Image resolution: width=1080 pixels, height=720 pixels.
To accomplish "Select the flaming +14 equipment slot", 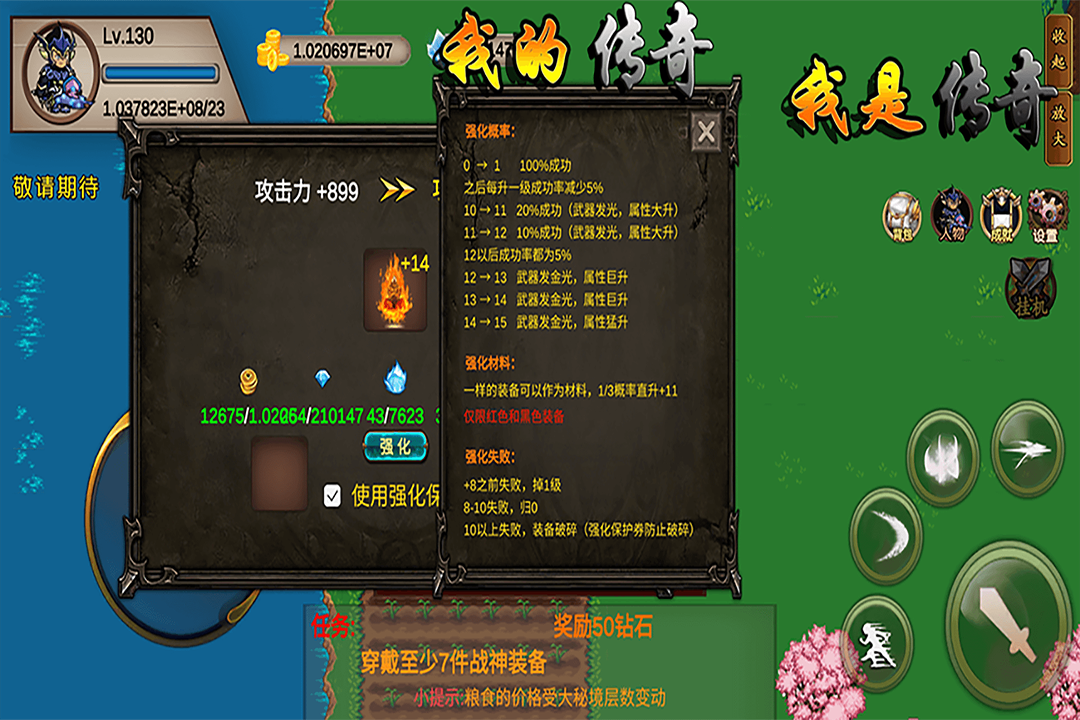I will point(395,291).
